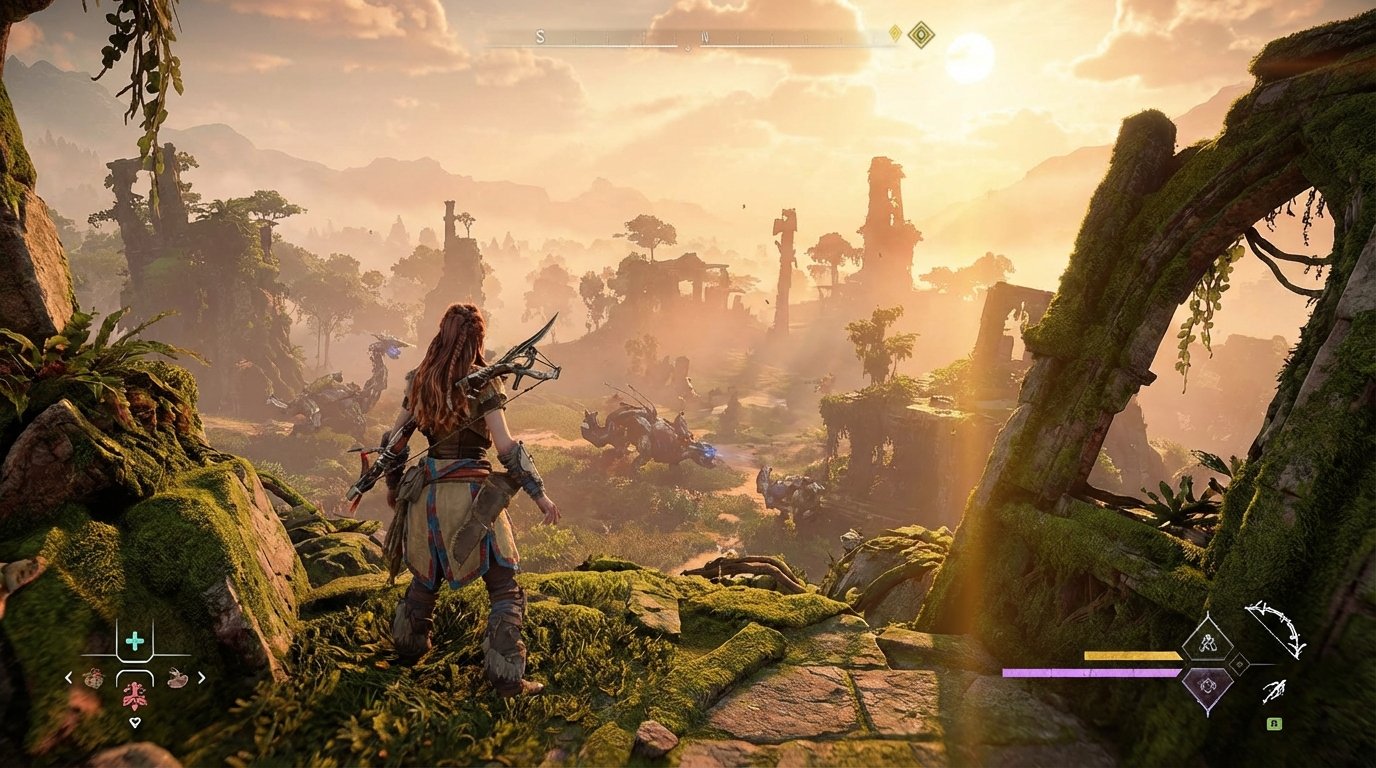Viewport: 1376px width, 768px height.
Task: Click the berry pouch icon in the item selector
Action: (94, 677)
